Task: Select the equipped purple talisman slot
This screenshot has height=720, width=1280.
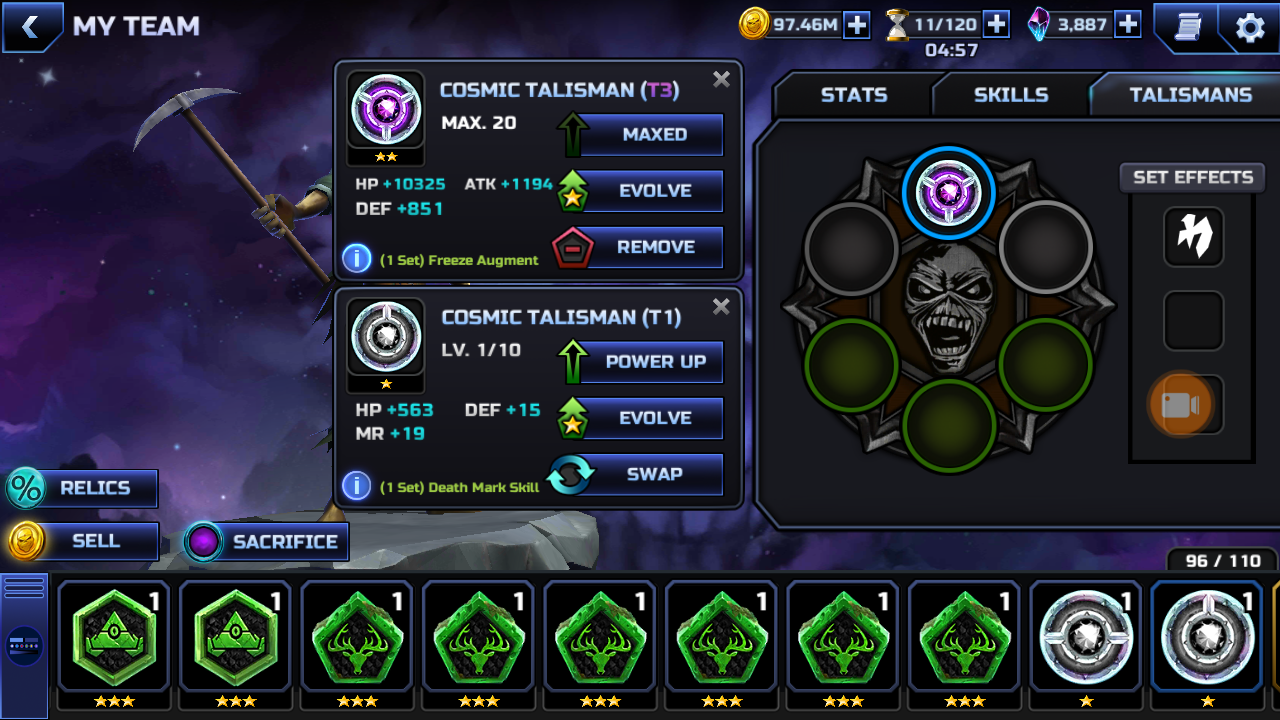Action: (948, 193)
